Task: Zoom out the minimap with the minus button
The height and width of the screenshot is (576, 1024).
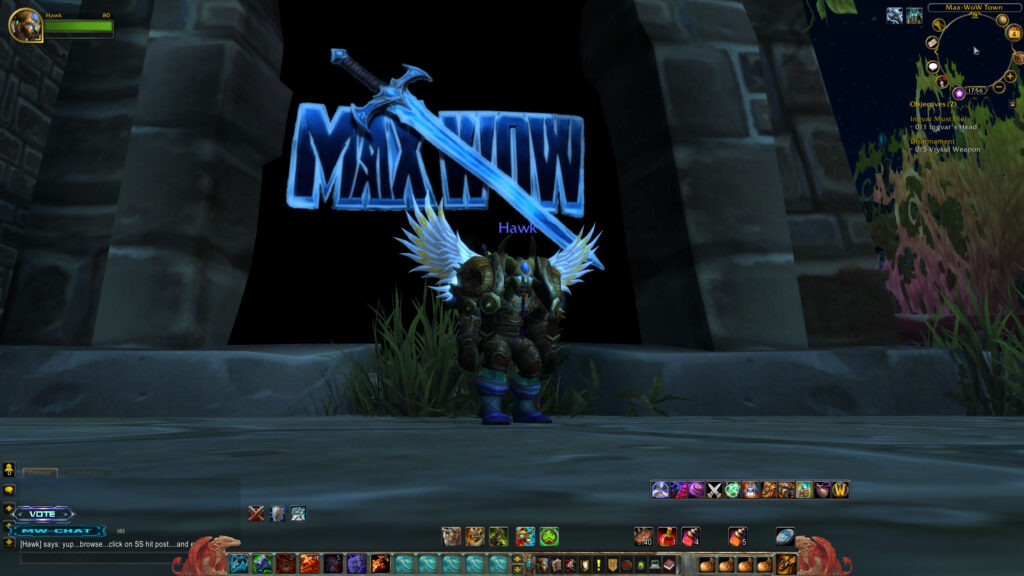Action: click(998, 89)
